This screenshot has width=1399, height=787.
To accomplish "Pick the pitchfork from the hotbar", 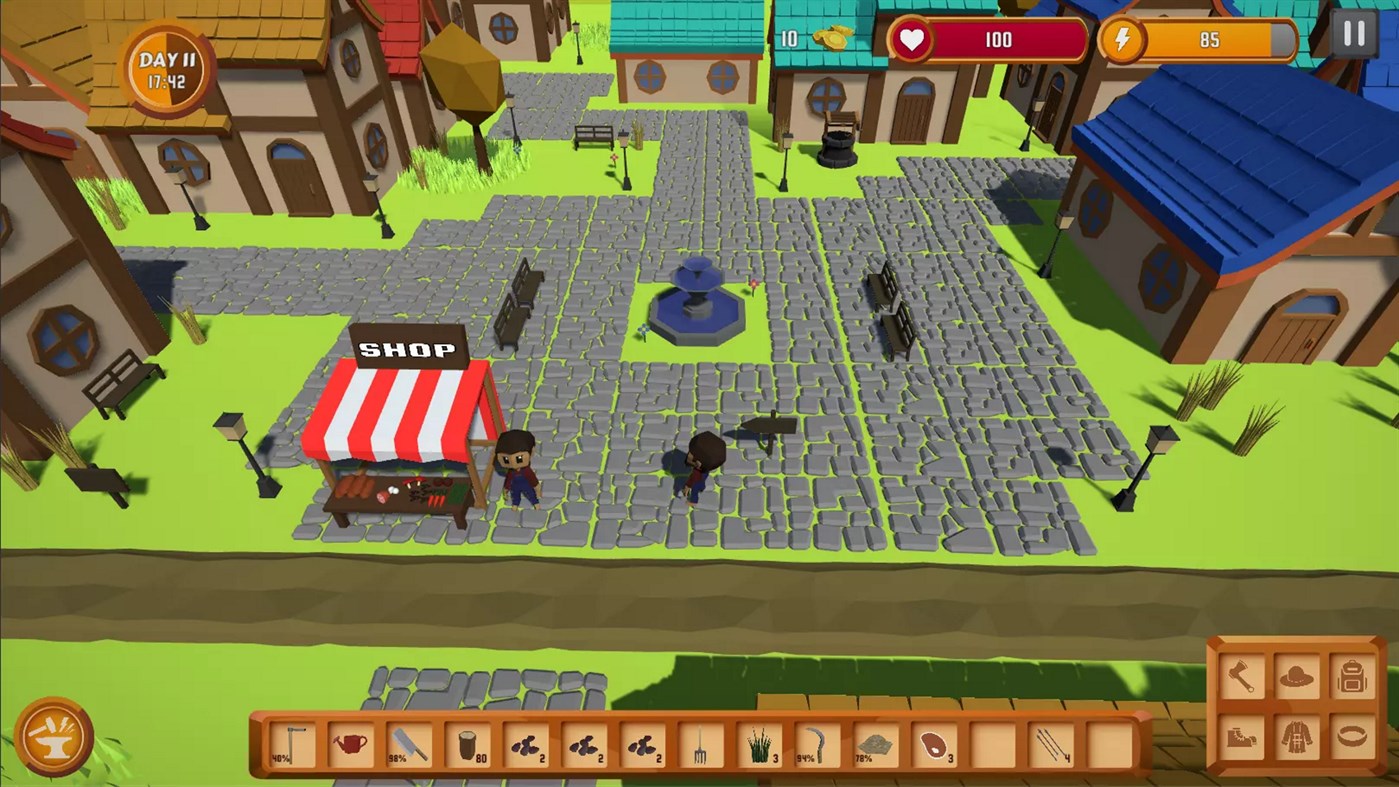I will pyautogui.click(x=700, y=743).
